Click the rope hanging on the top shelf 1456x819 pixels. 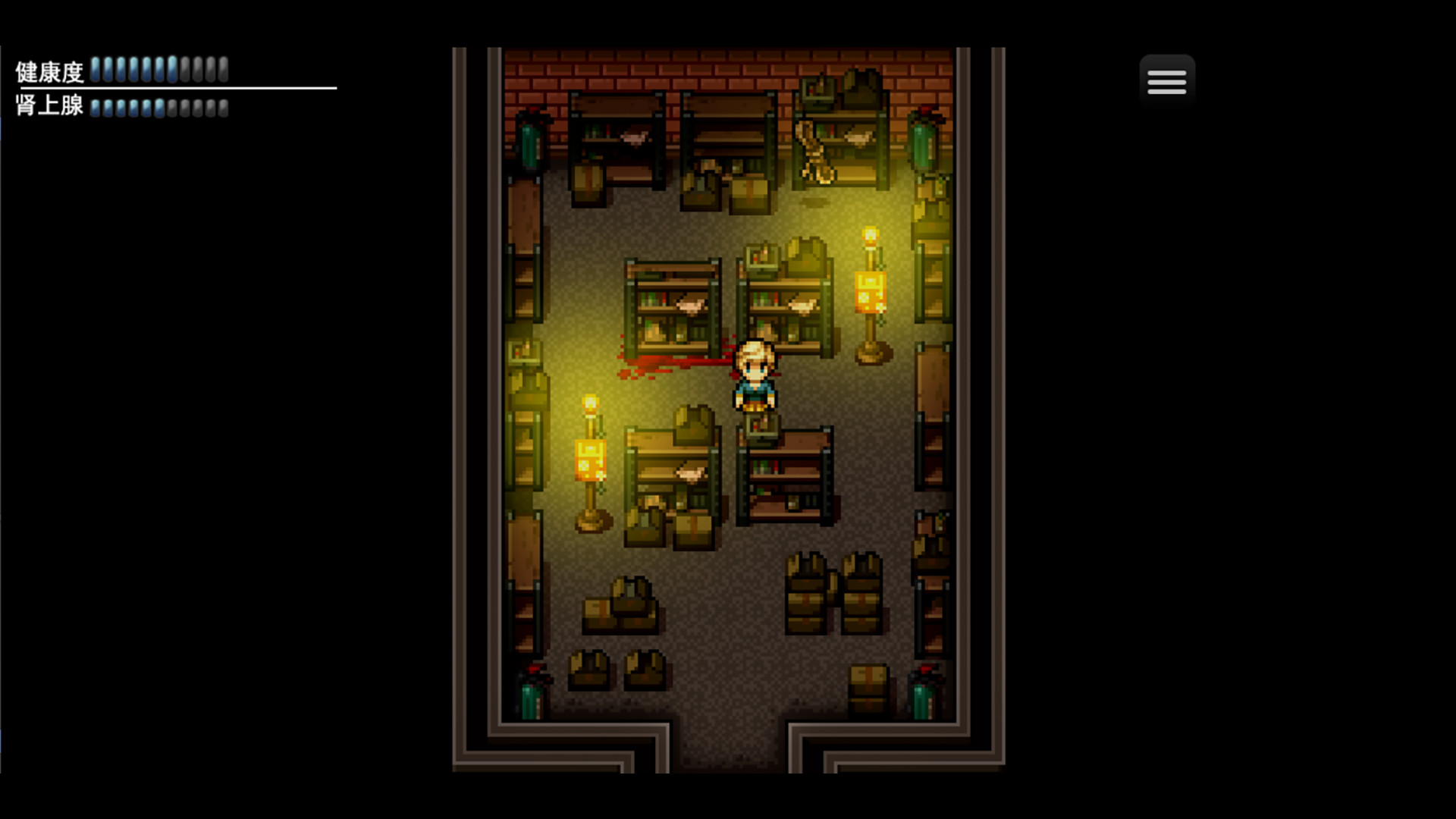coord(815,148)
